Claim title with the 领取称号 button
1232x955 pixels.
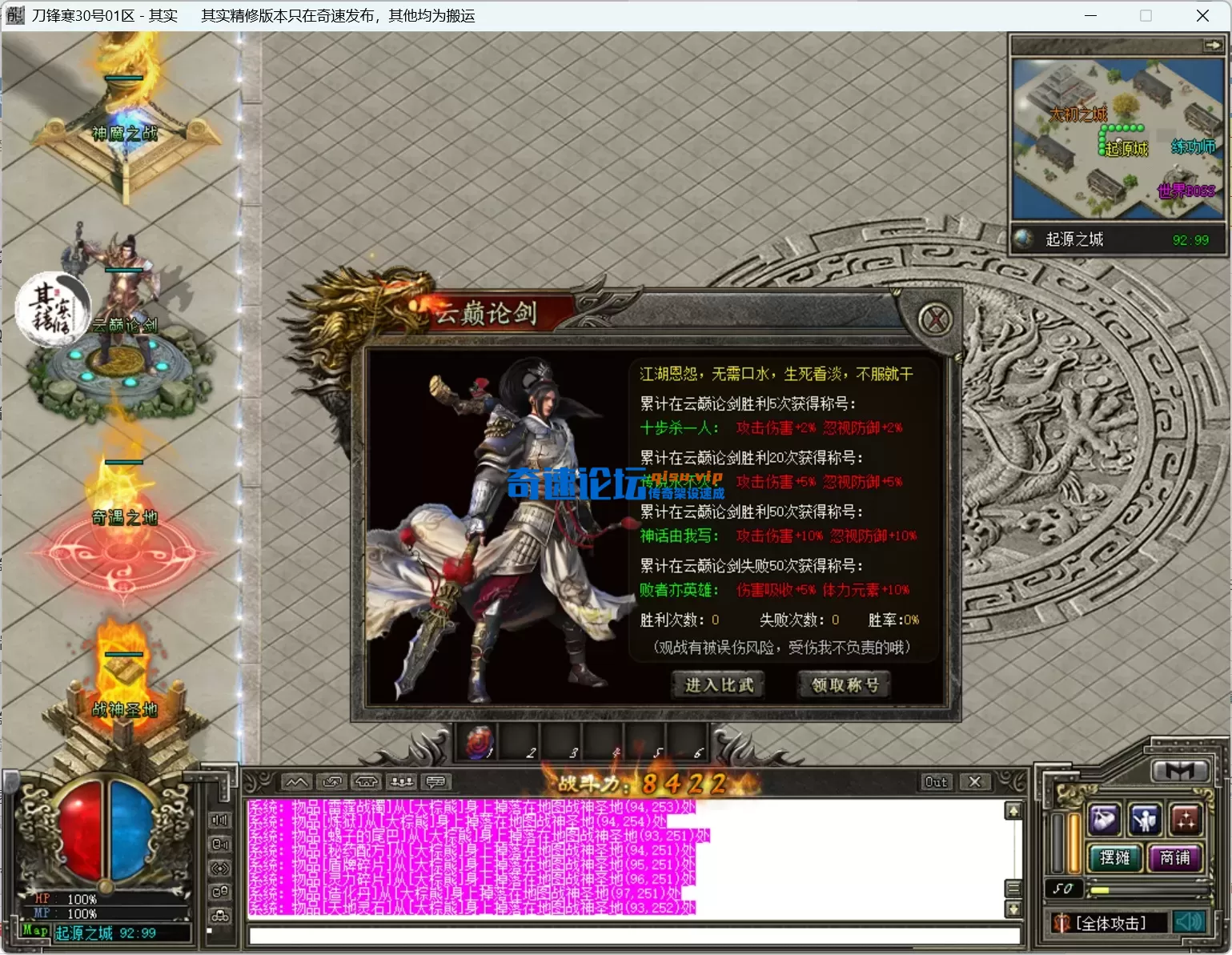click(x=843, y=685)
